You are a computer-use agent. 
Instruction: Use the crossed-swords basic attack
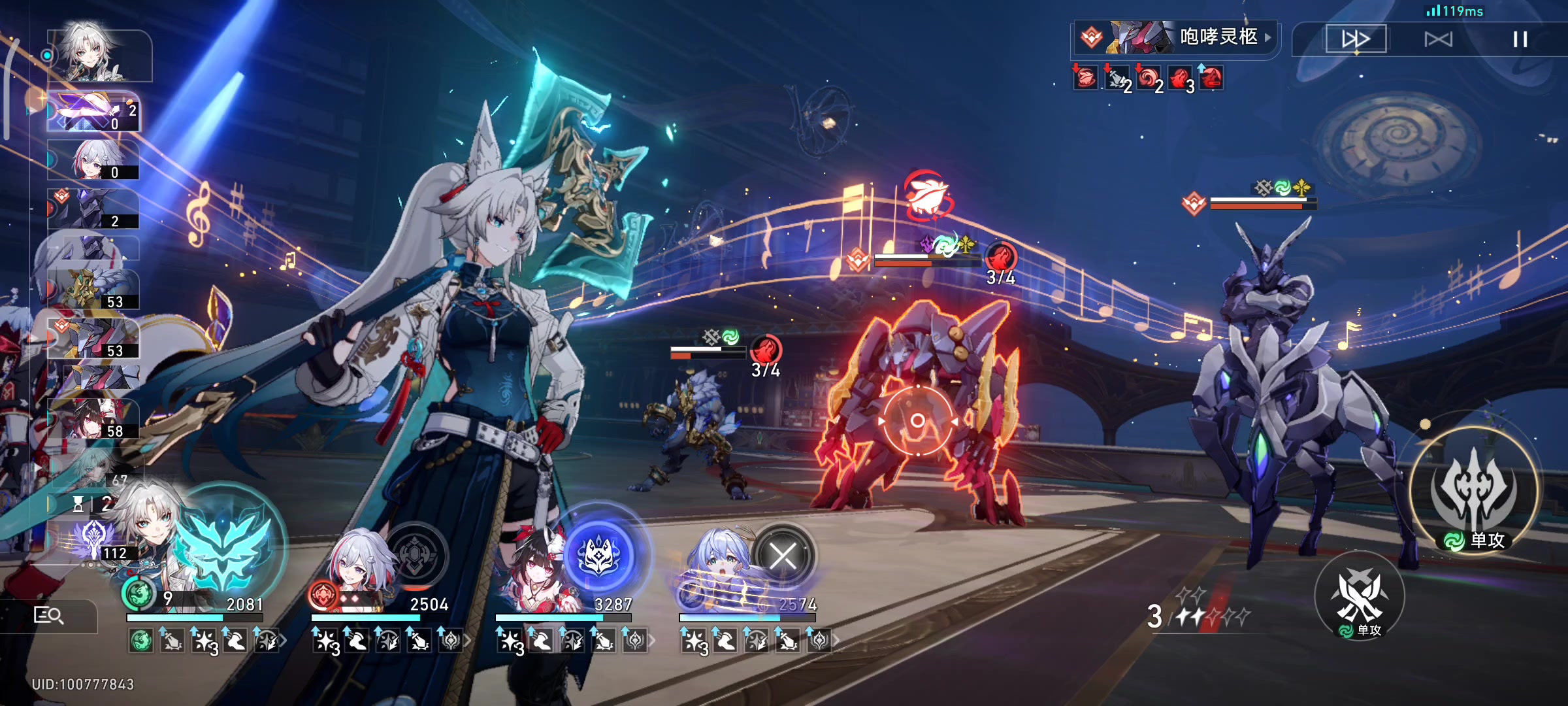(1360, 596)
